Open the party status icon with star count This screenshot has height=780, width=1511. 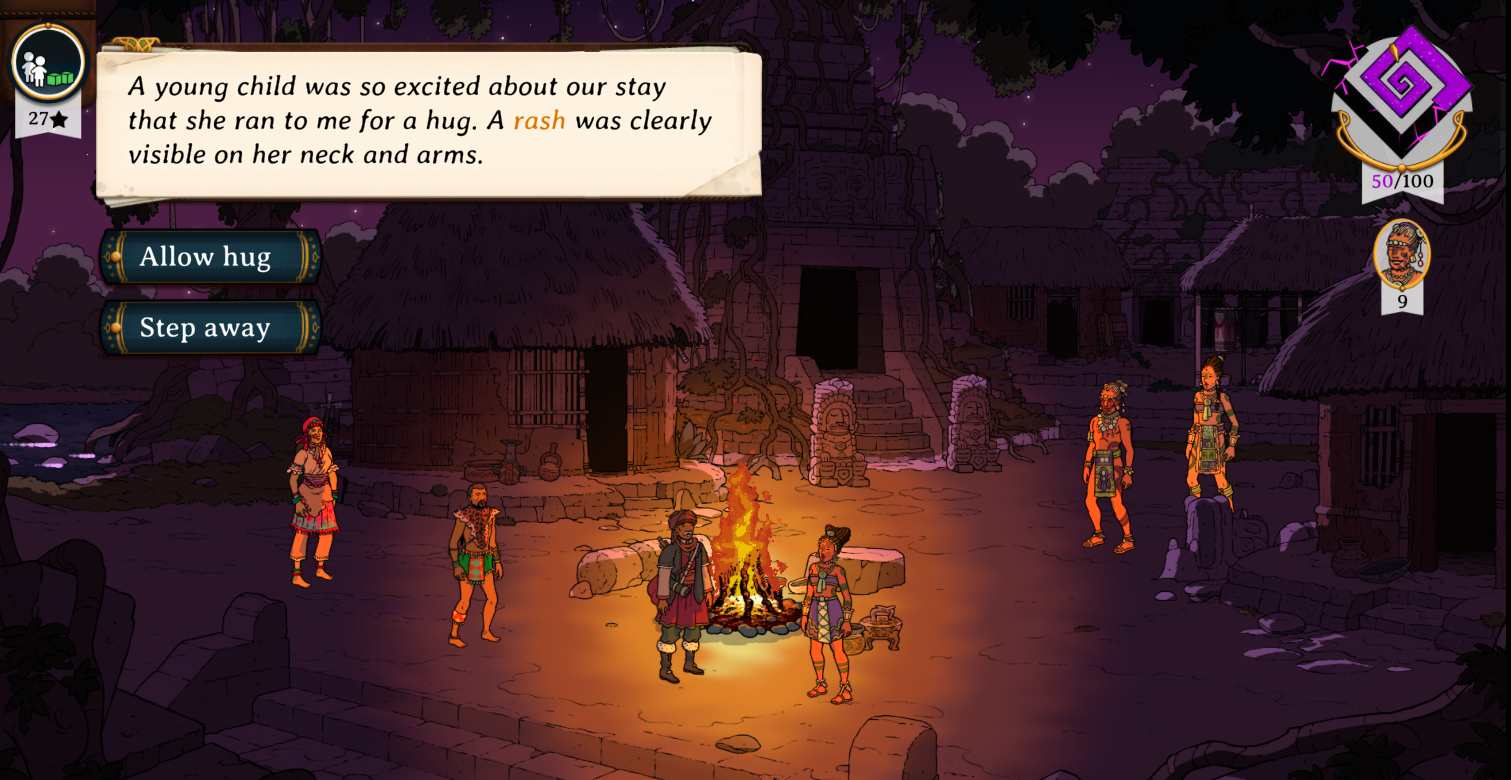click(x=48, y=64)
